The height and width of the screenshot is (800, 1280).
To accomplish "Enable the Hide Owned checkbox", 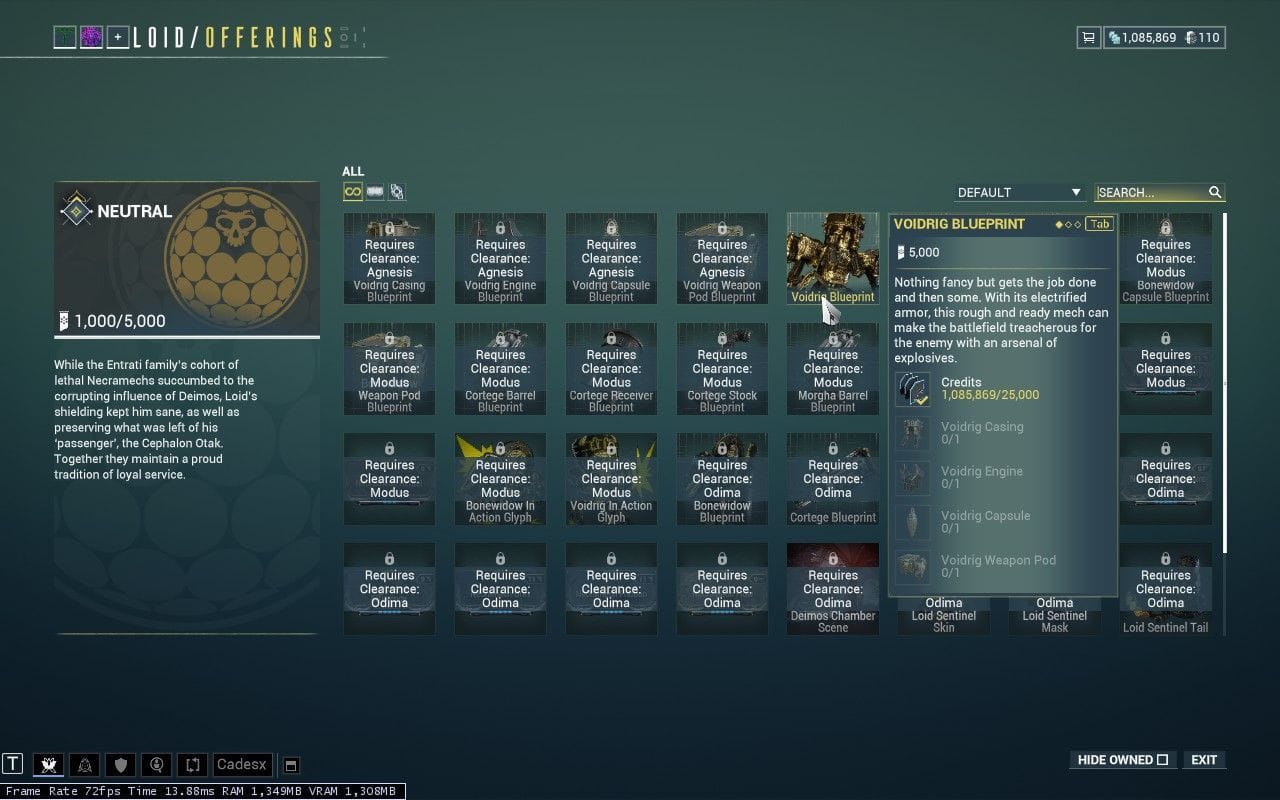I will (x=1165, y=760).
